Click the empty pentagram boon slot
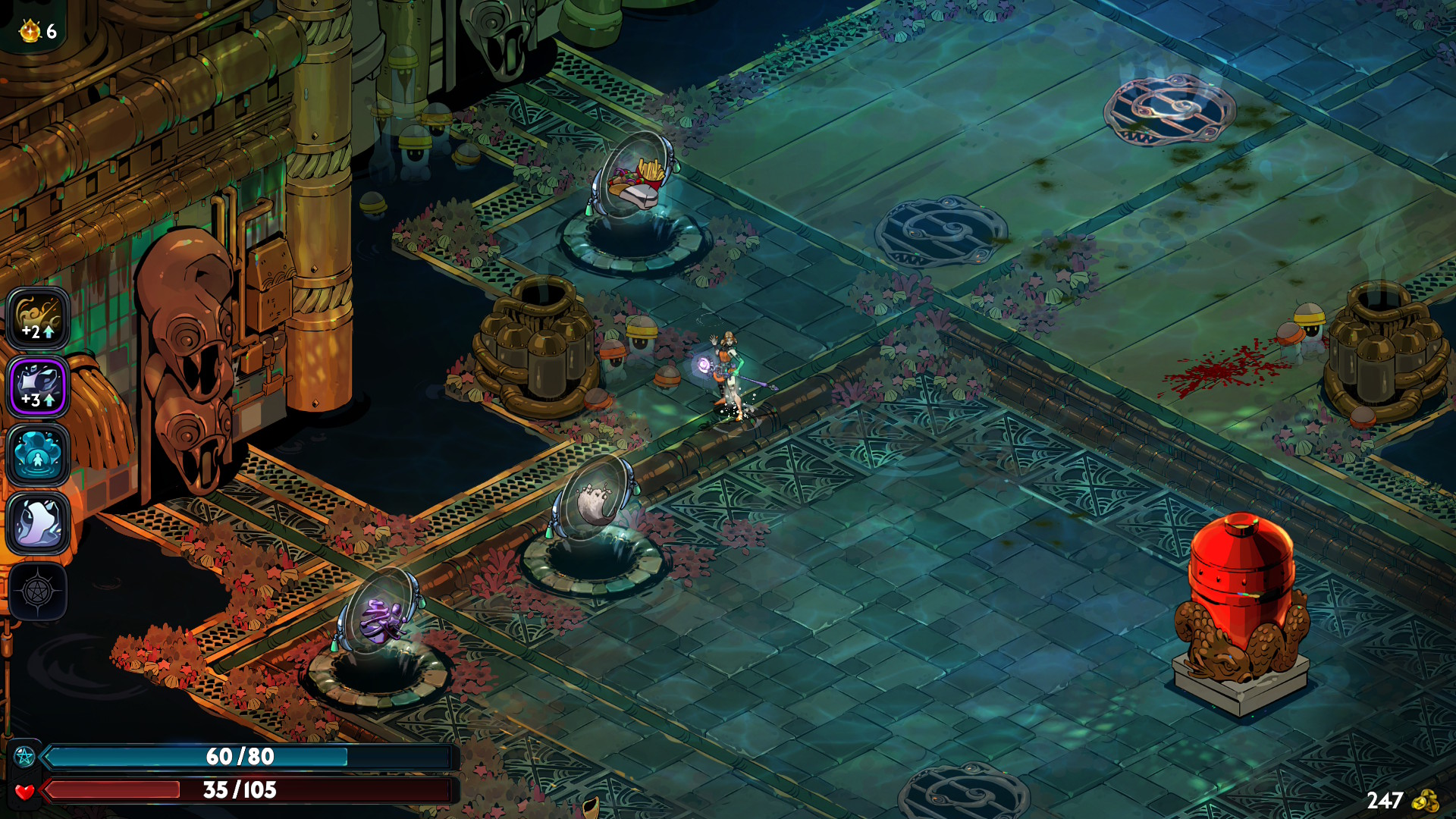This screenshot has width=1456, height=819. 38,591
